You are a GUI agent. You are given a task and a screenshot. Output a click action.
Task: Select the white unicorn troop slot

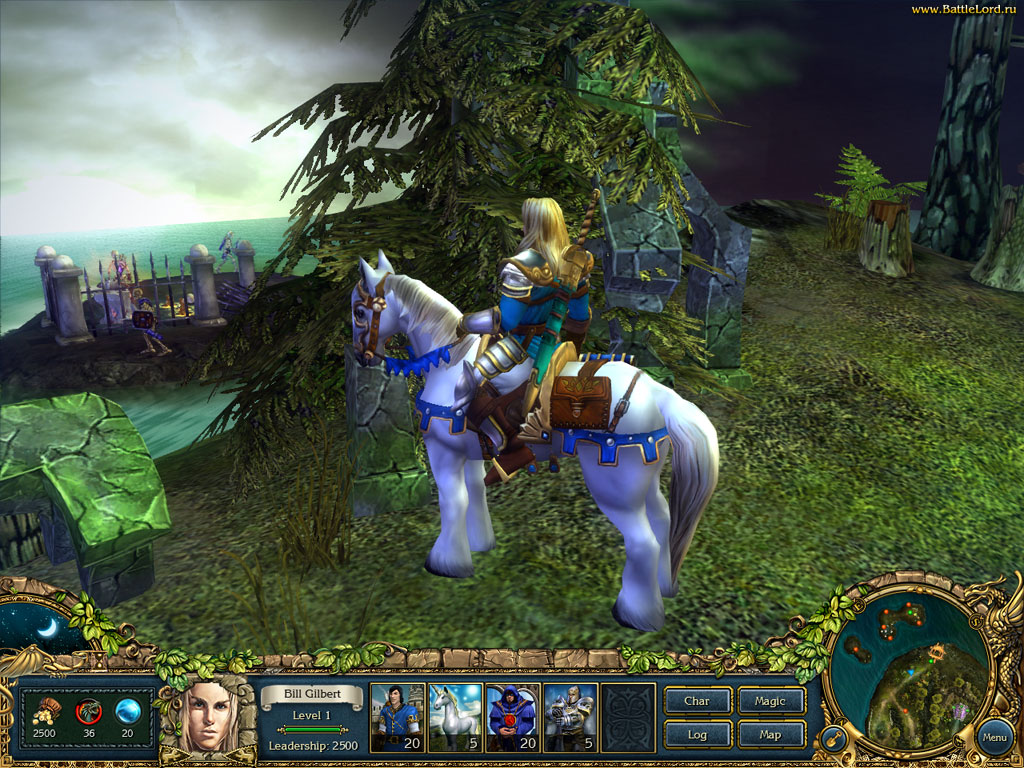[455, 716]
